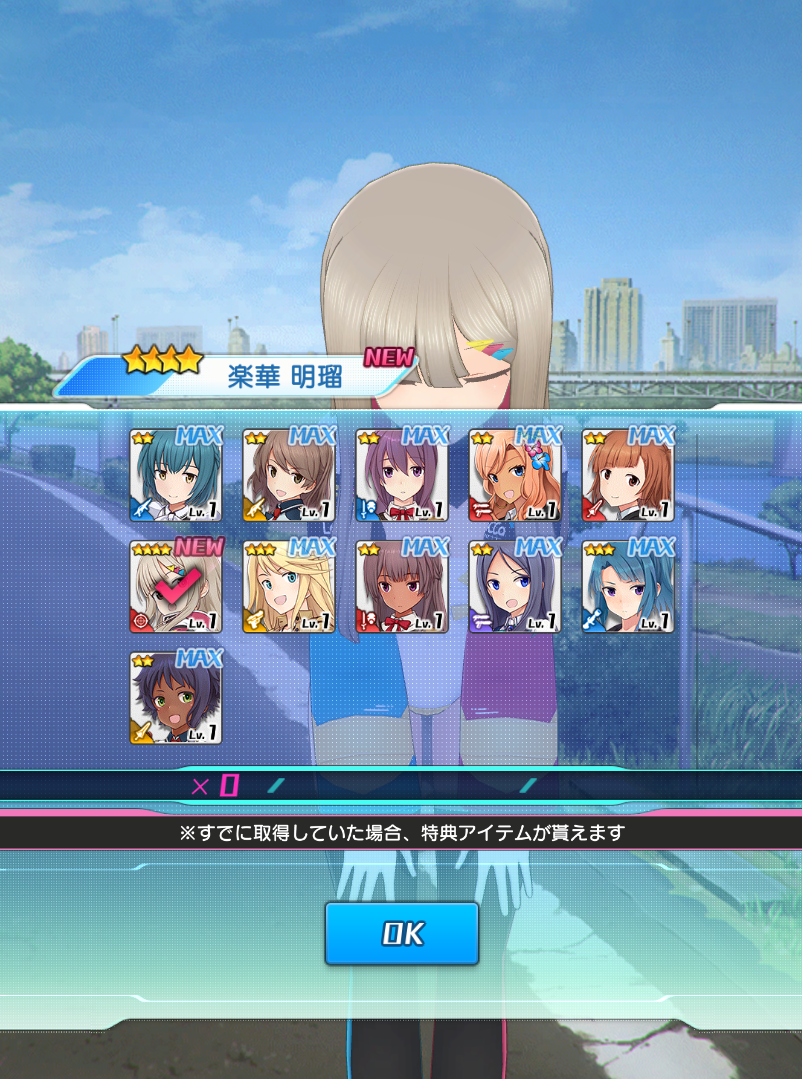
Task: Select the blue-haired three-star girl card
Action: click(x=628, y=587)
